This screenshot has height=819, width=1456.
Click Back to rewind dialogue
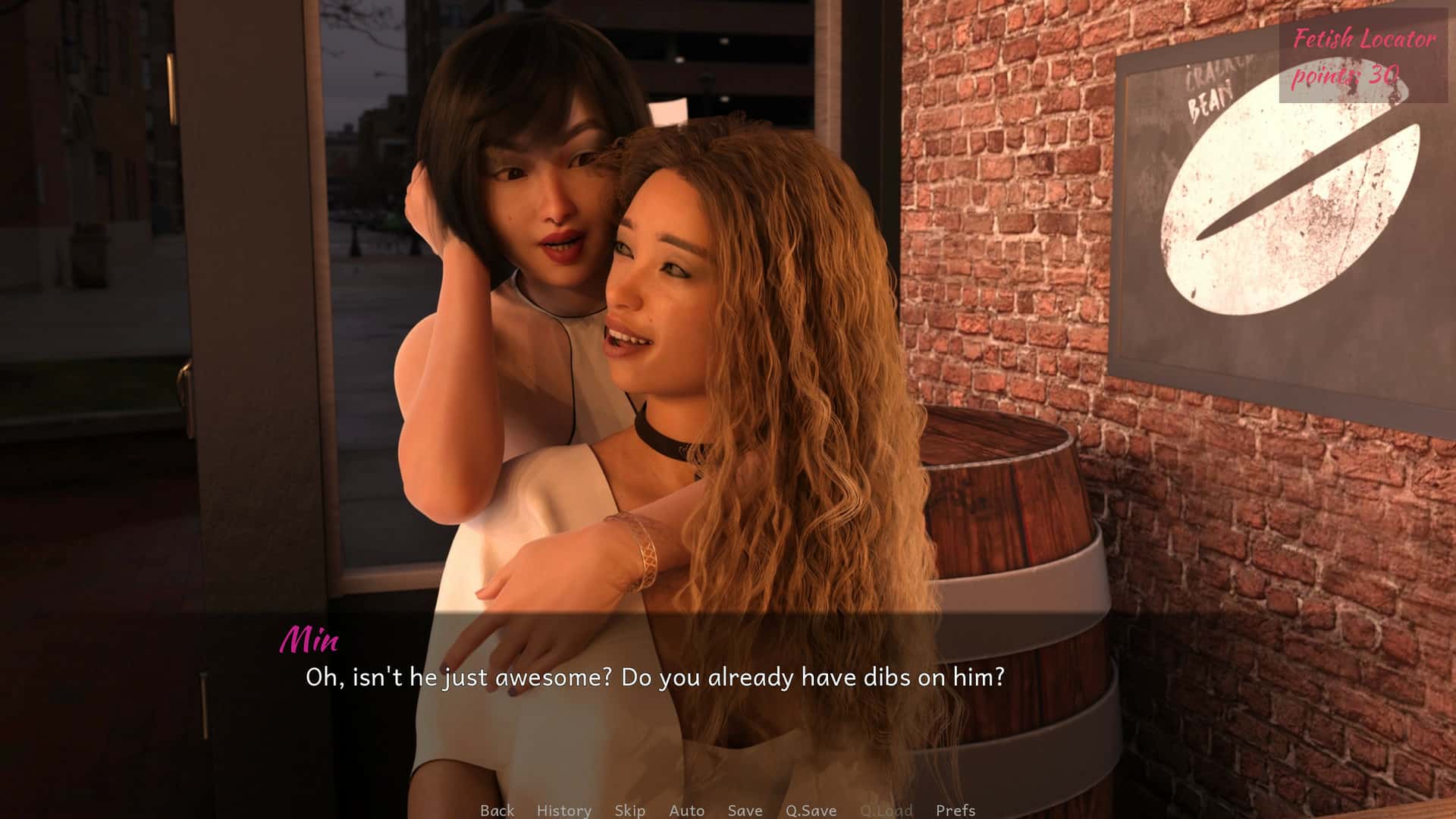(x=497, y=811)
